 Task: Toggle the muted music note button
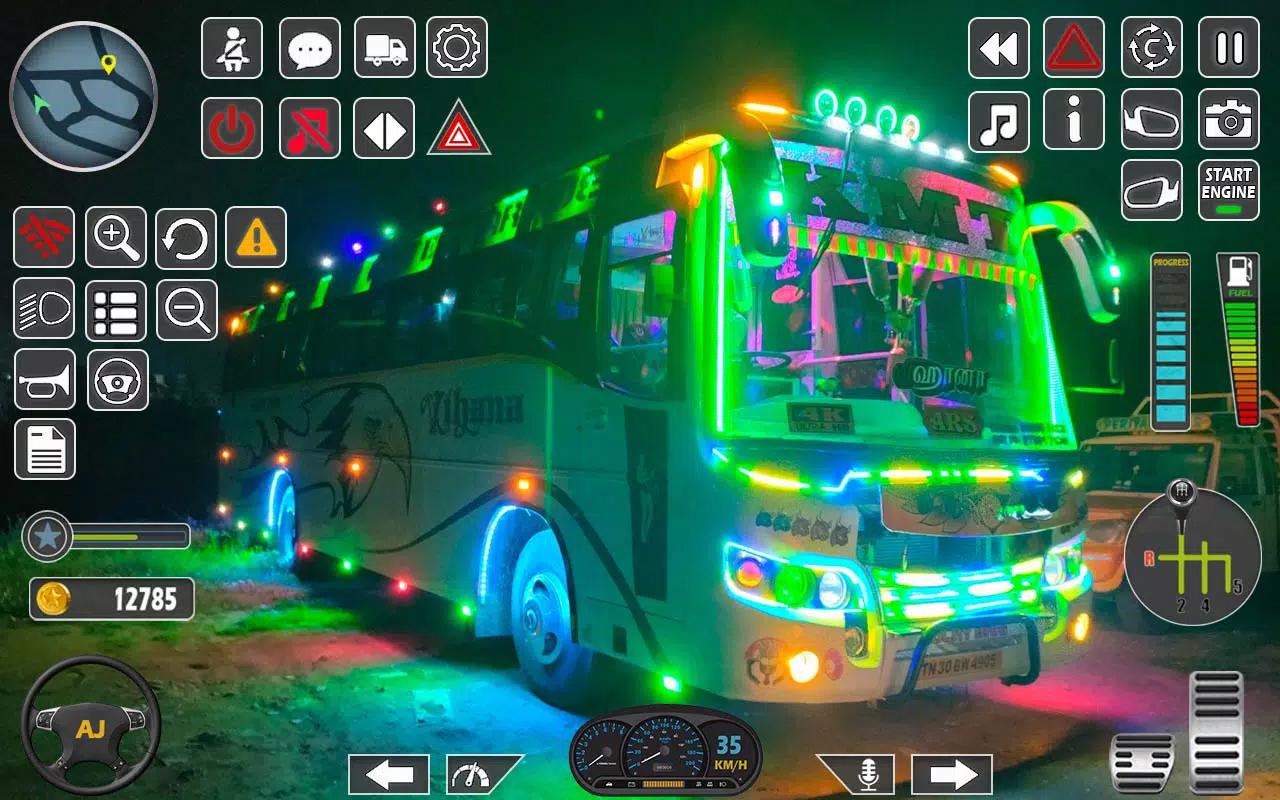(x=309, y=128)
